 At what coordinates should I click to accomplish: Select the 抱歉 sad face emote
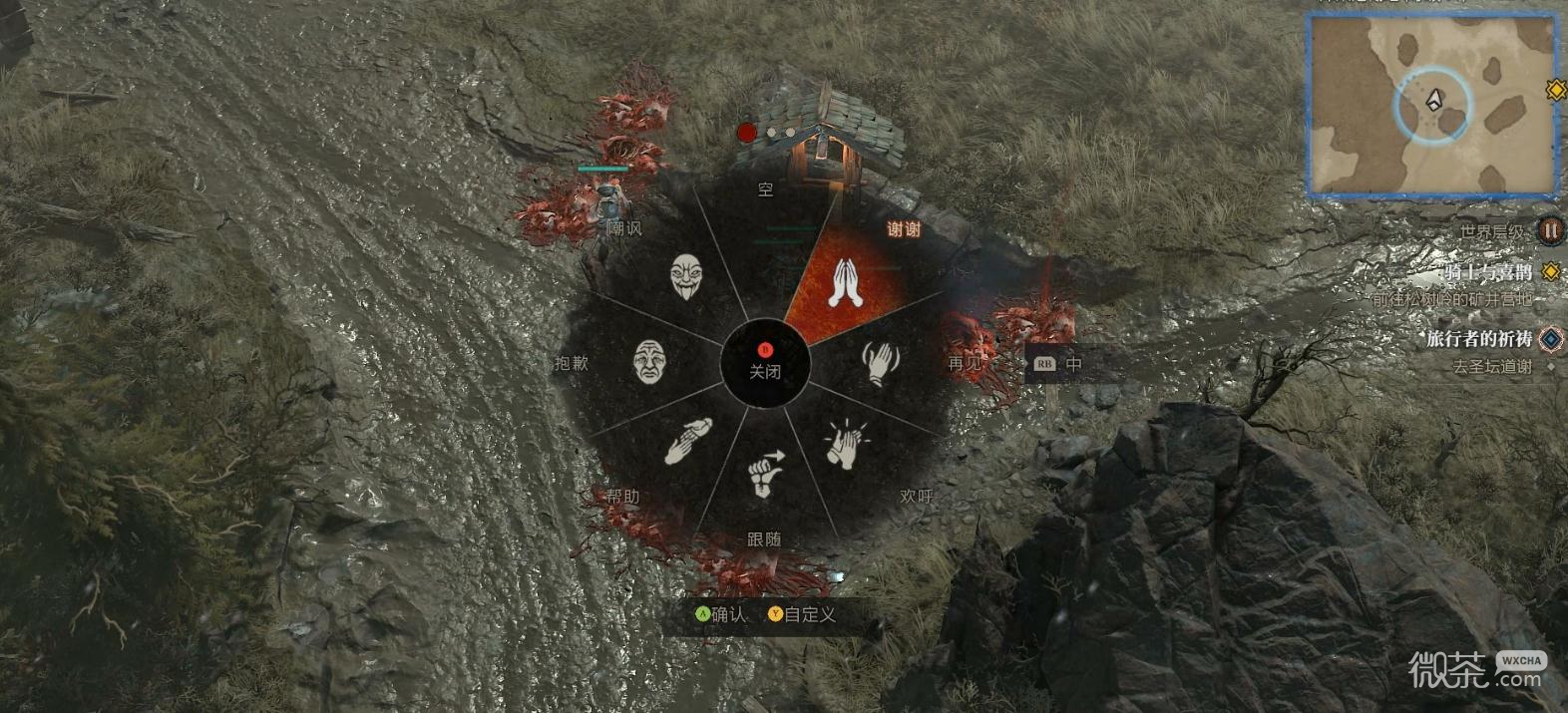click(x=649, y=361)
